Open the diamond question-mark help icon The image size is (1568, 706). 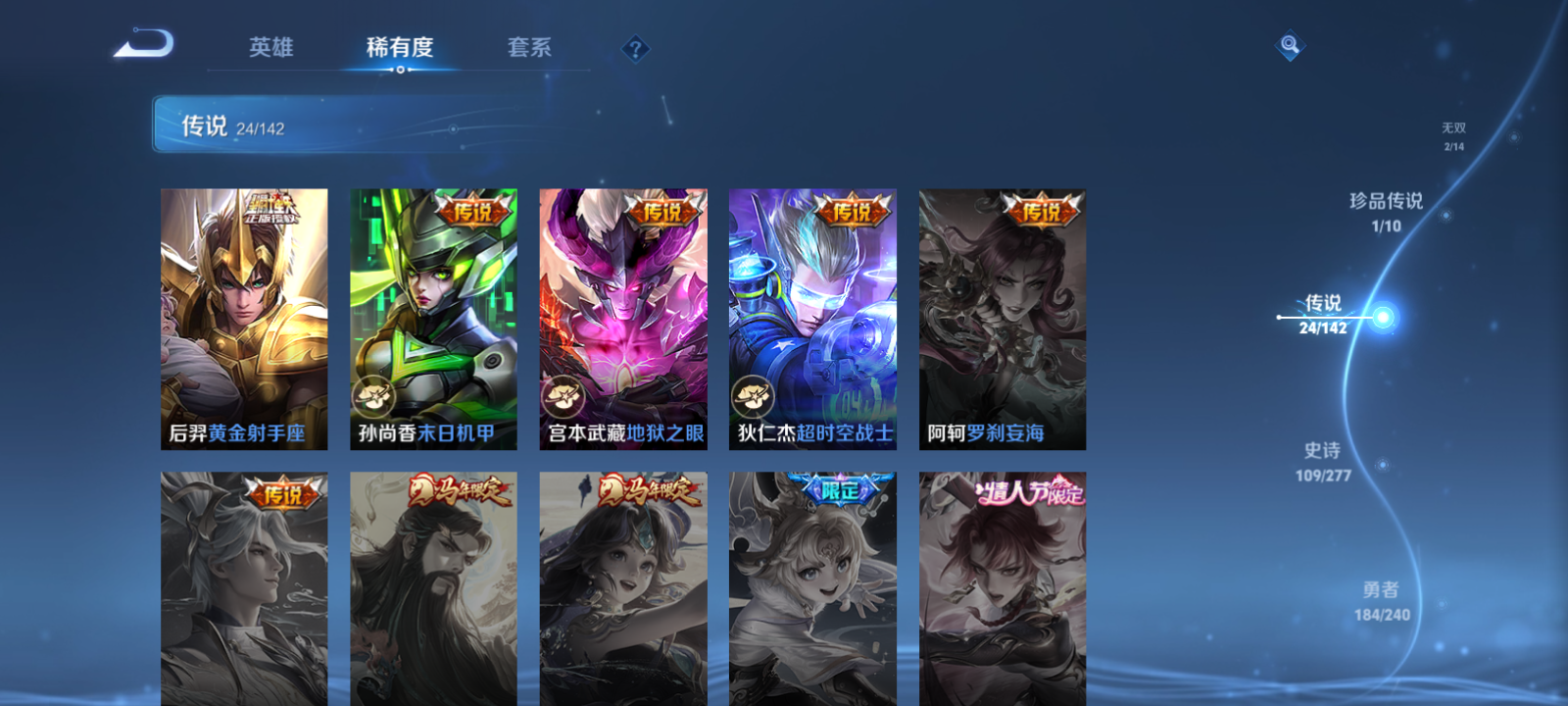(636, 46)
